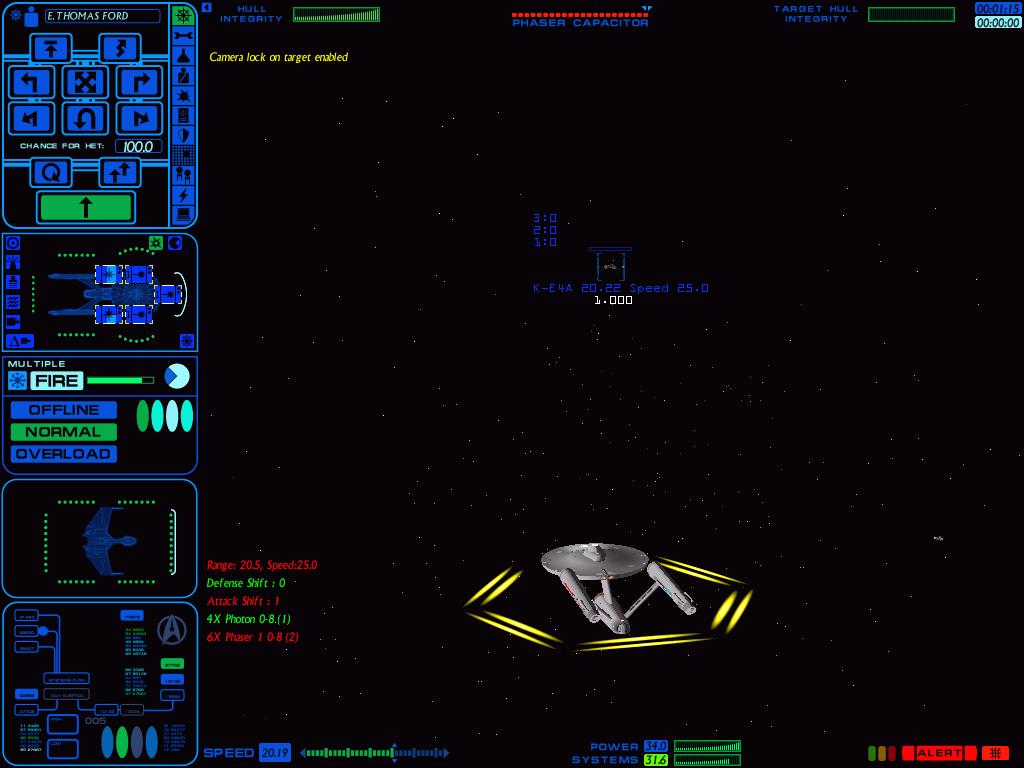This screenshot has width=1024, height=768.
Task: Activate the four-arrow evasive maneuver button
Action: pyautogui.click(x=85, y=82)
